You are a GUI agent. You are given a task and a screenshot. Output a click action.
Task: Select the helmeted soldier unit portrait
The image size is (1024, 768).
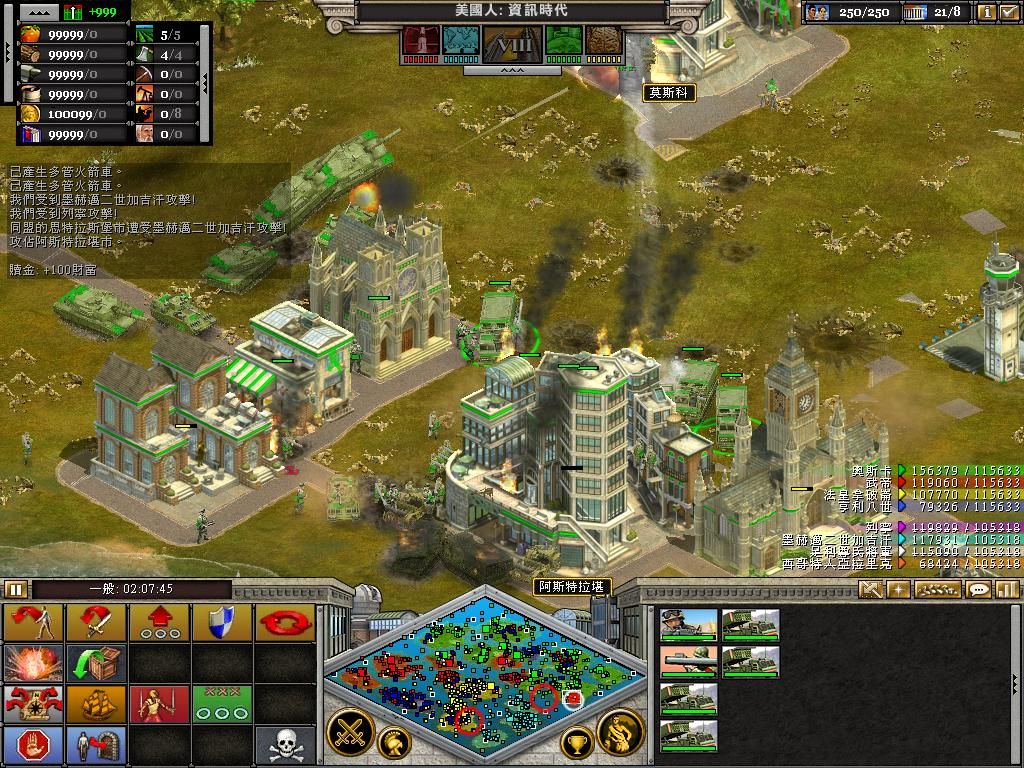[689, 625]
